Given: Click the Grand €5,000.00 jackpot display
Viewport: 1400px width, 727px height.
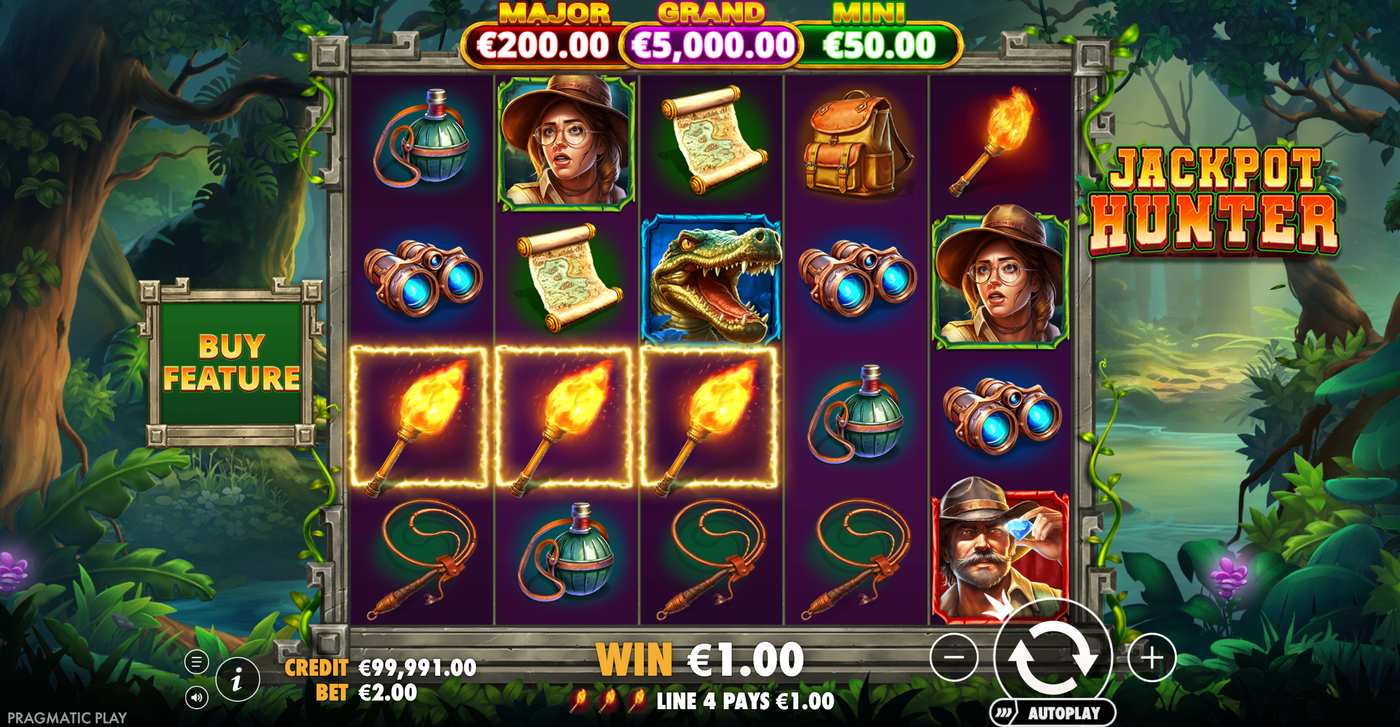Looking at the screenshot, I should coord(710,44).
